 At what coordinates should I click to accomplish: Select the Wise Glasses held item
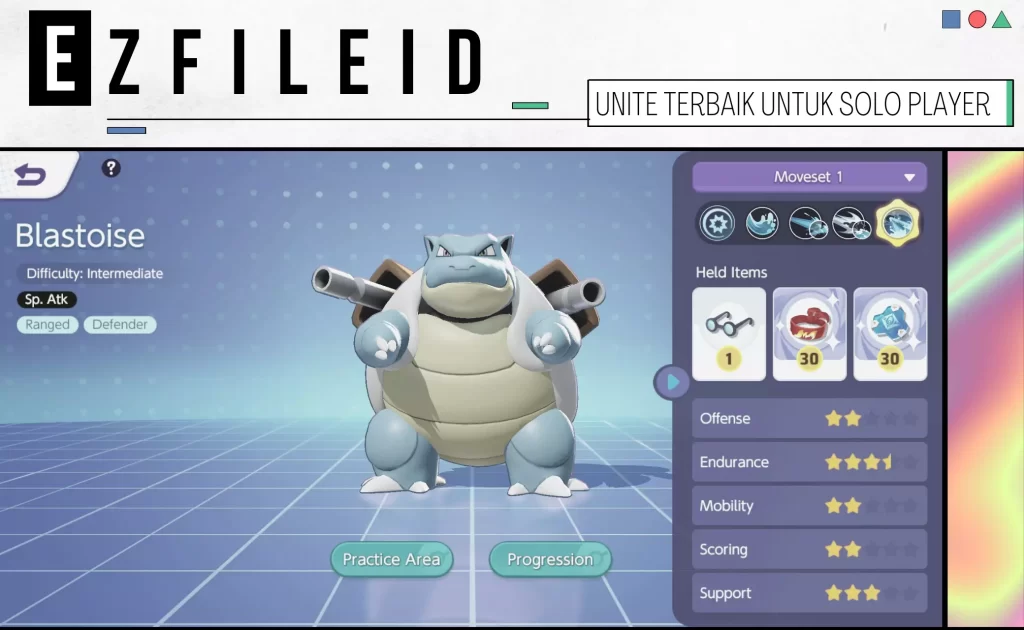729,334
